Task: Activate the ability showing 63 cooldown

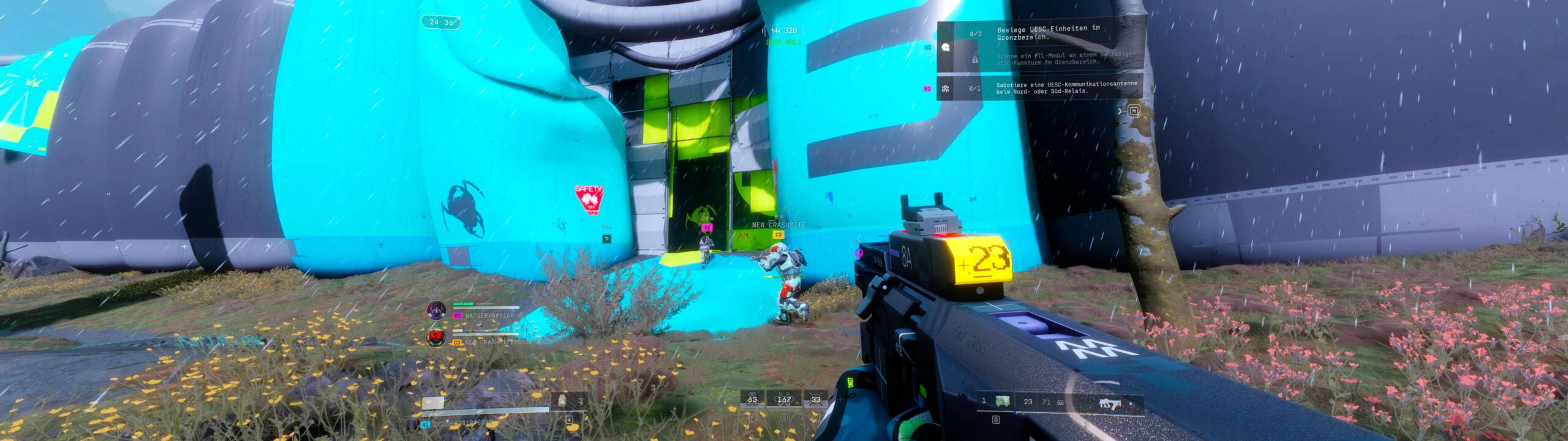Action: point(752,400)
